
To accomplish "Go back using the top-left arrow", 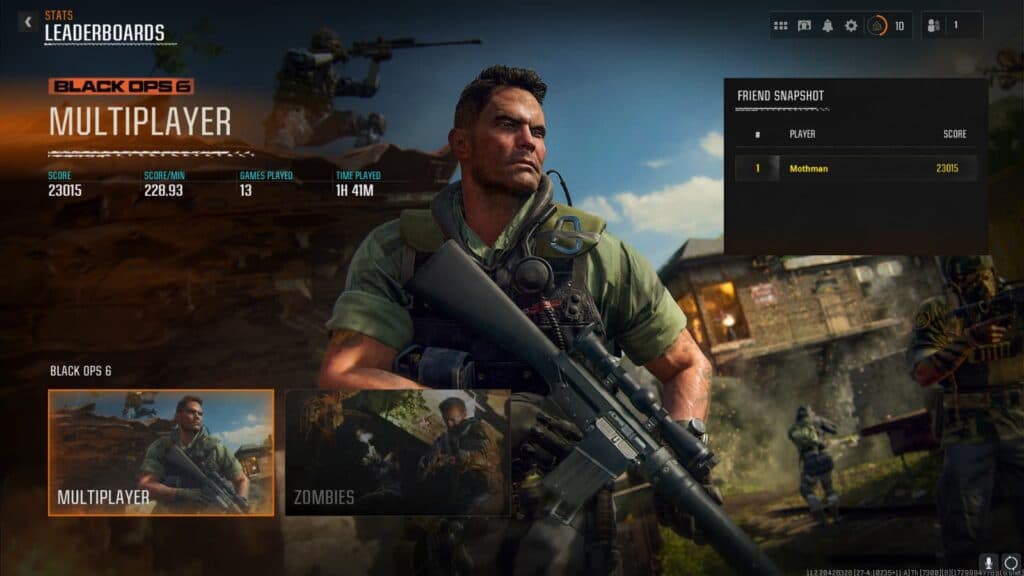I will tap(27, 21).
